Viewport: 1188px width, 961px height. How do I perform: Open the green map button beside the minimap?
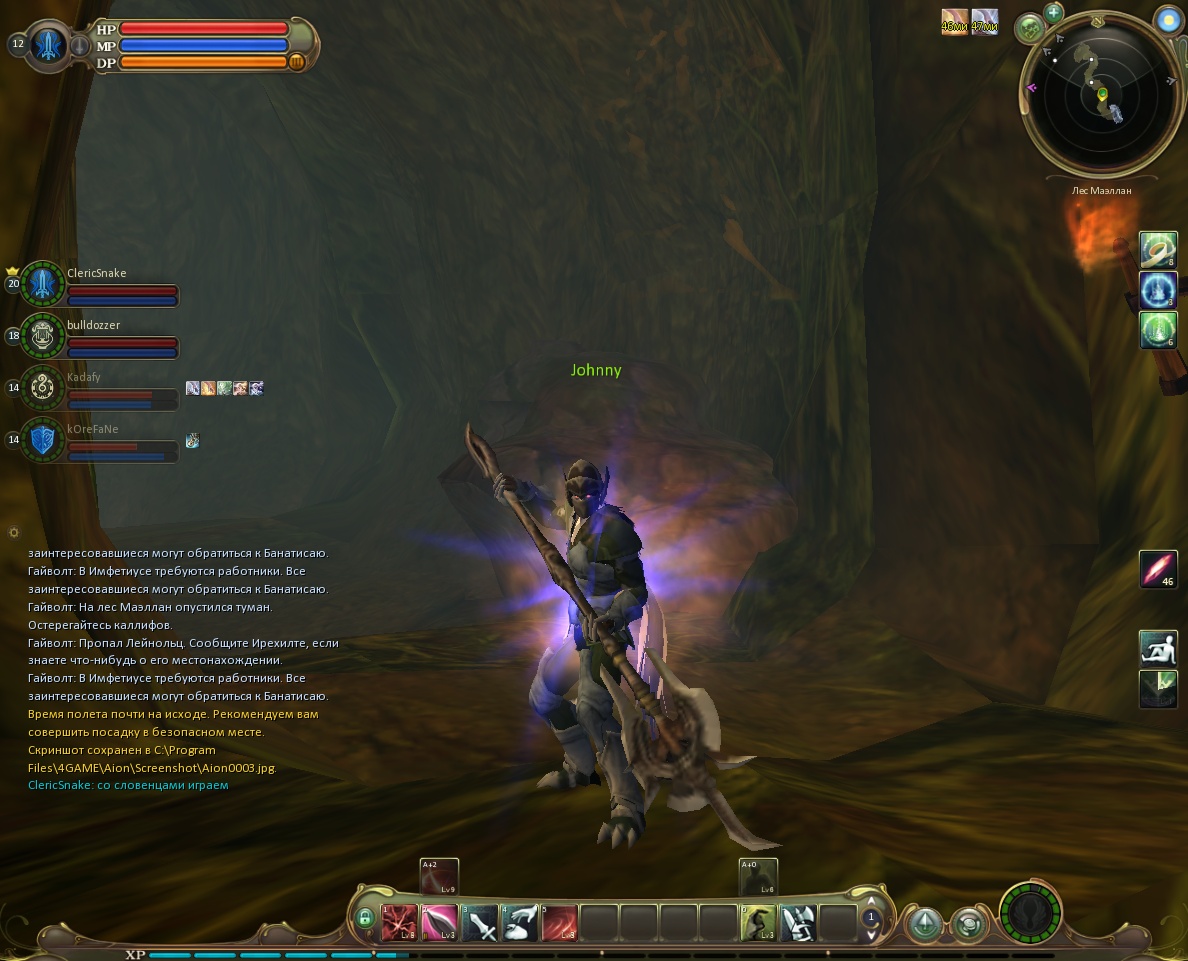coord(1030,29)
